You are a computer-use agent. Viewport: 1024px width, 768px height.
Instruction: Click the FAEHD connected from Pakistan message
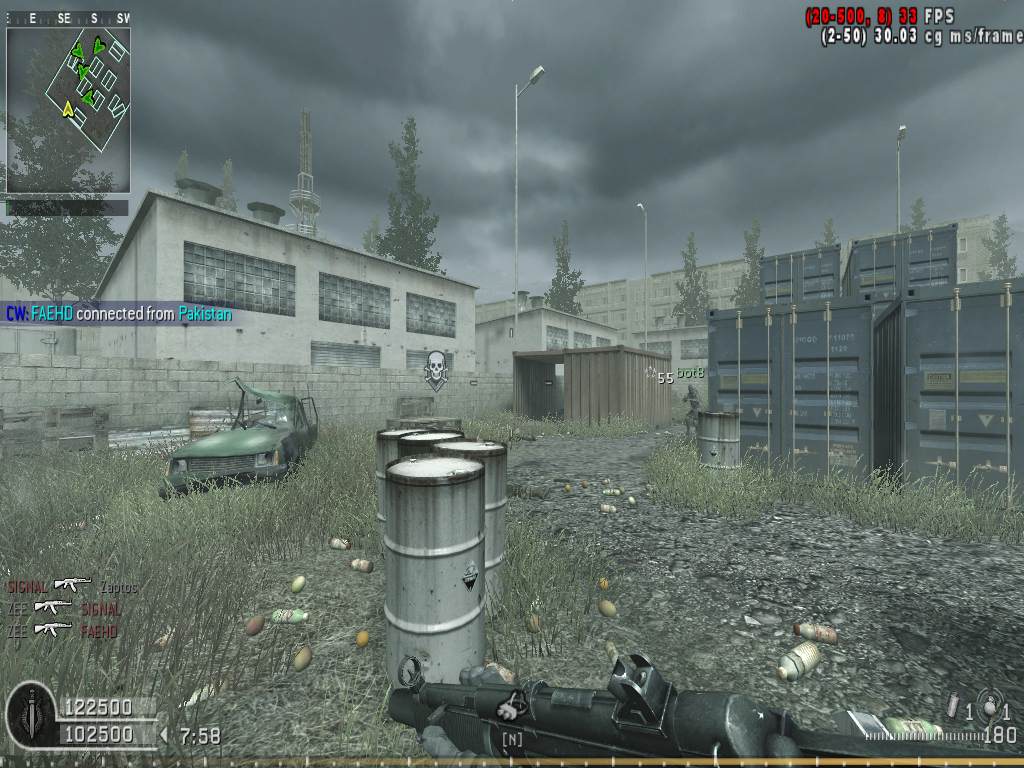[118, 314]
